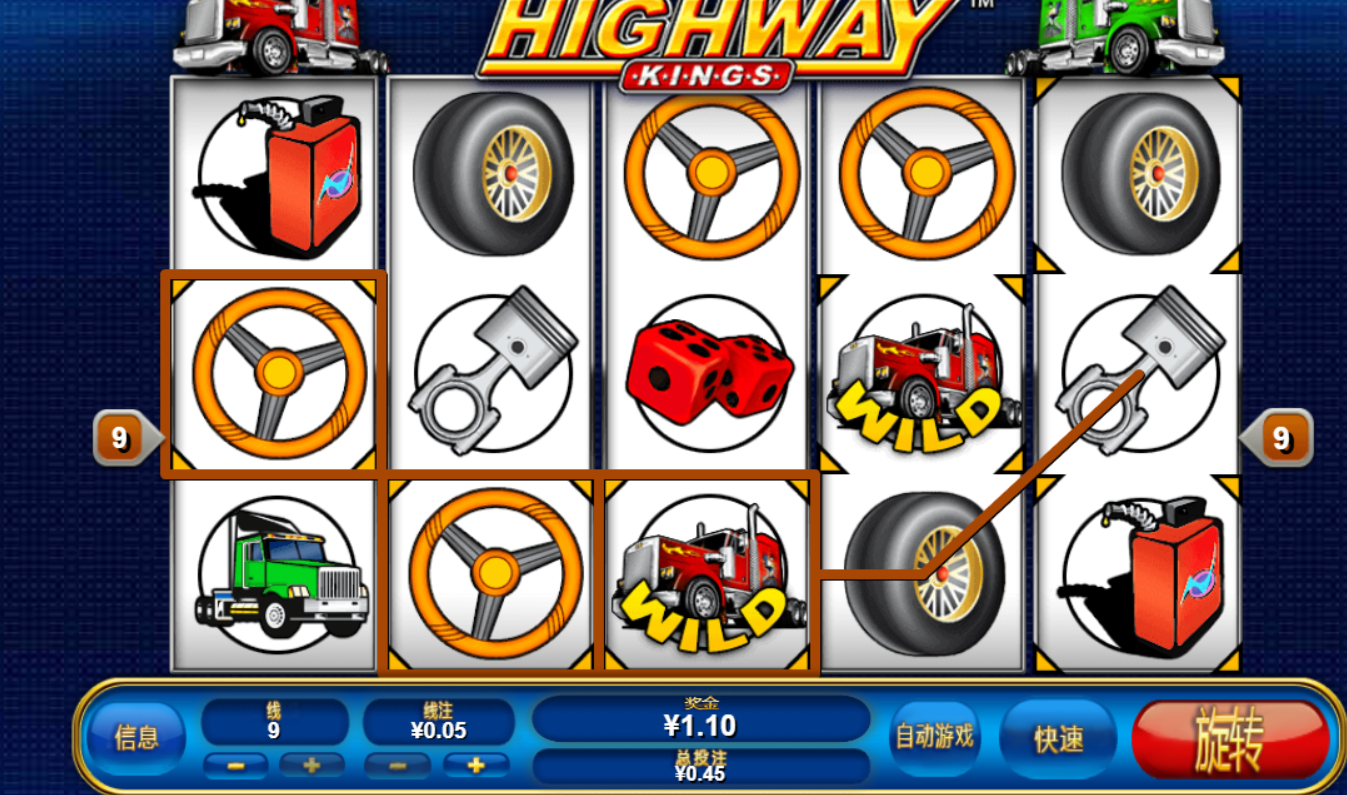Spin the reels with the red 旋转 button
The image size is (1347, 795).
pyautogui.click(x=1230, y=740)
